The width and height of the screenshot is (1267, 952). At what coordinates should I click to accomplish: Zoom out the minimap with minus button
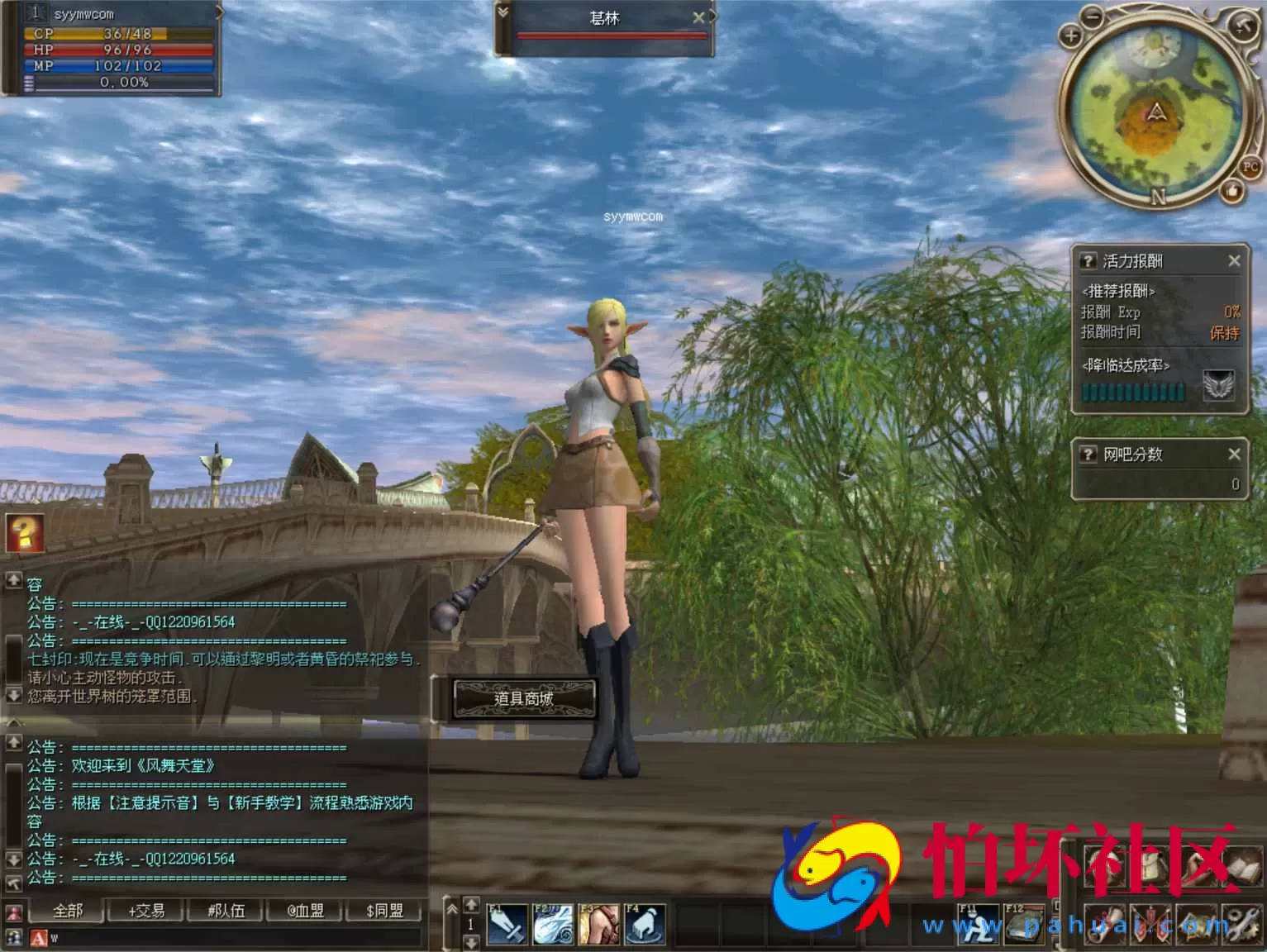point(1093,16)
